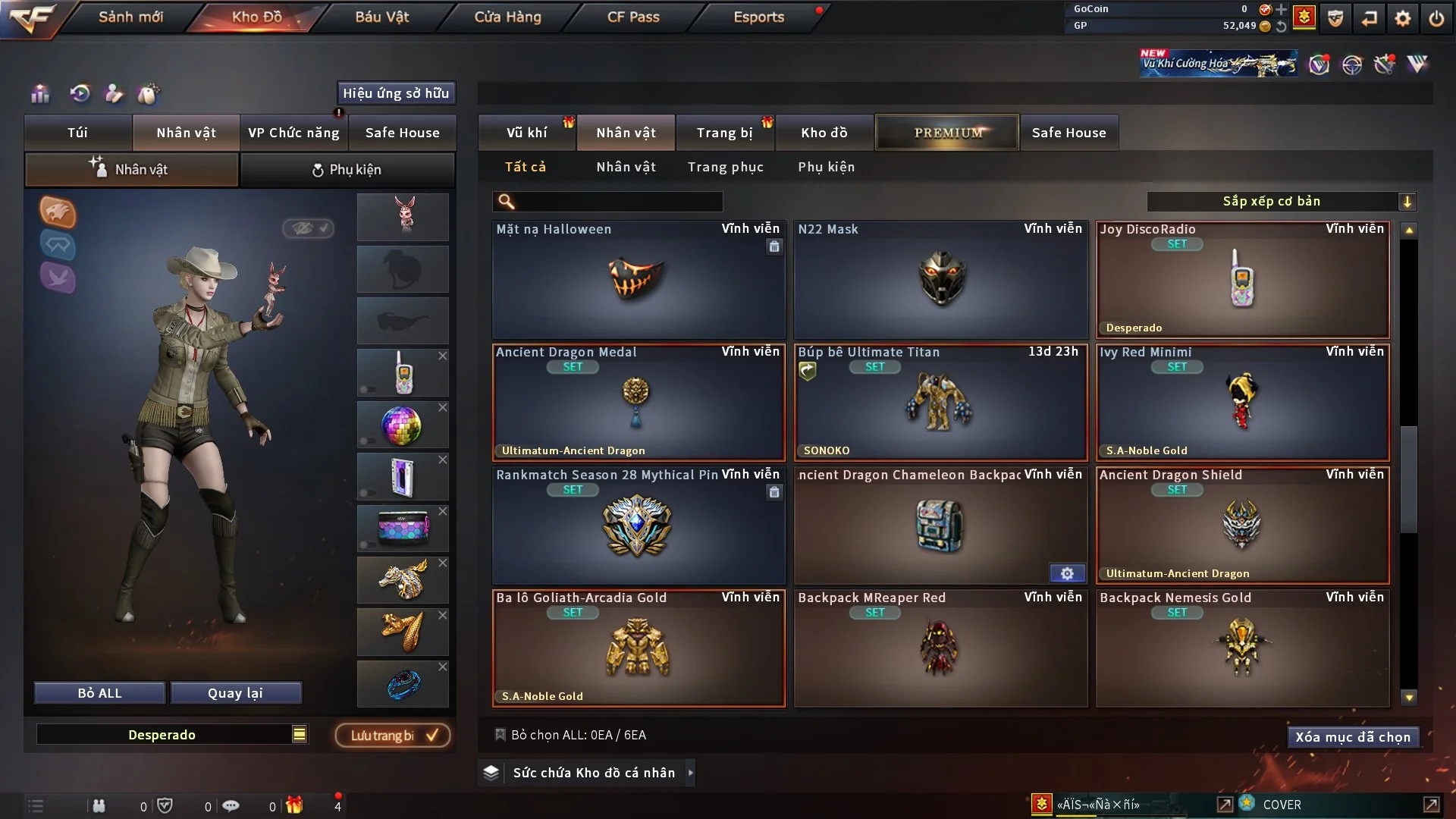Screen dimensions: 1456x819
Task: Select the PREMIUM inventory tab
Action: pyautogui.click(x=947, y=133)
